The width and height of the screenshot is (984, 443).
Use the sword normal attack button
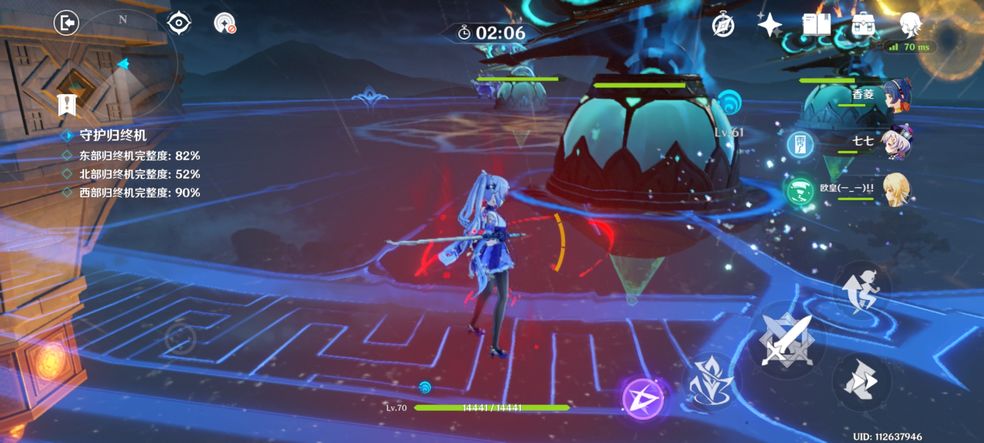[x=787, y=337]
